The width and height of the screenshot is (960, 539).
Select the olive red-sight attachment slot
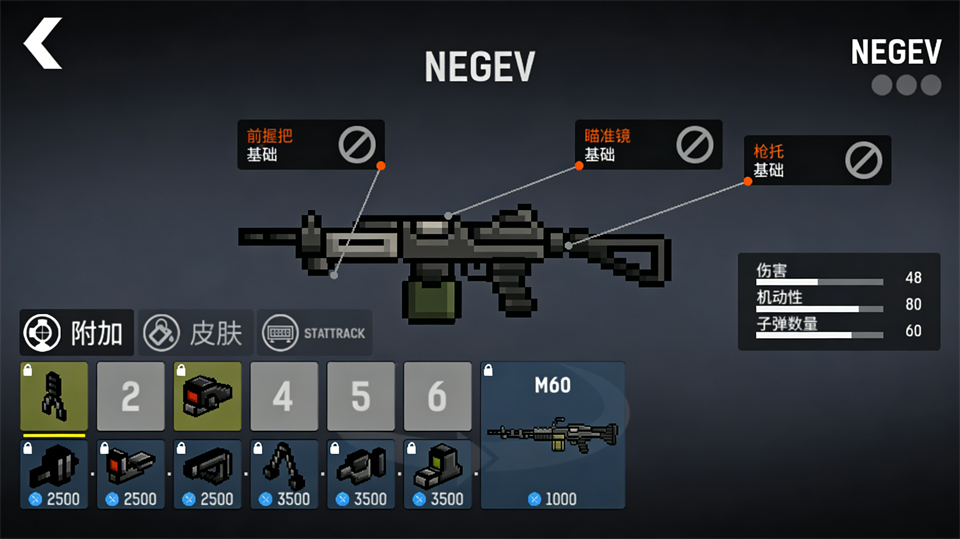pyautogui.click(x=207, y=397)
